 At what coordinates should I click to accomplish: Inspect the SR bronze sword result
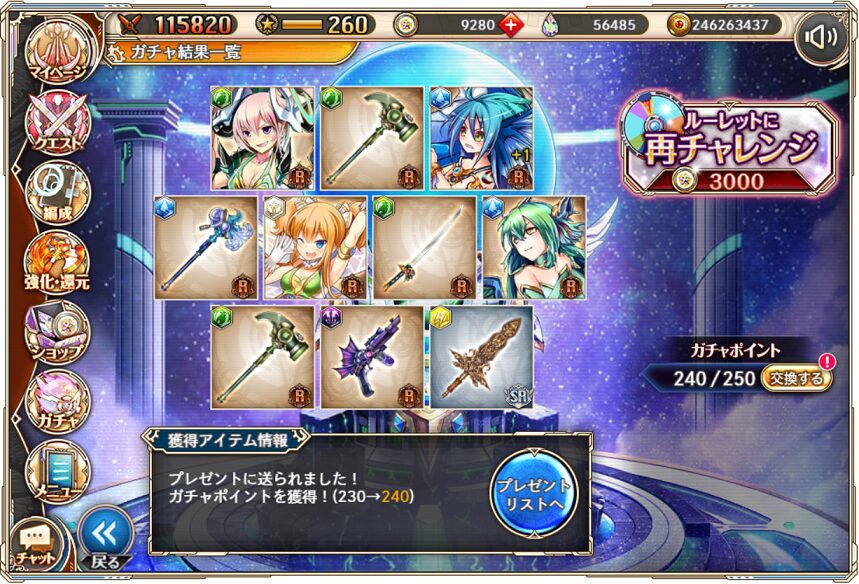(481, 357)
